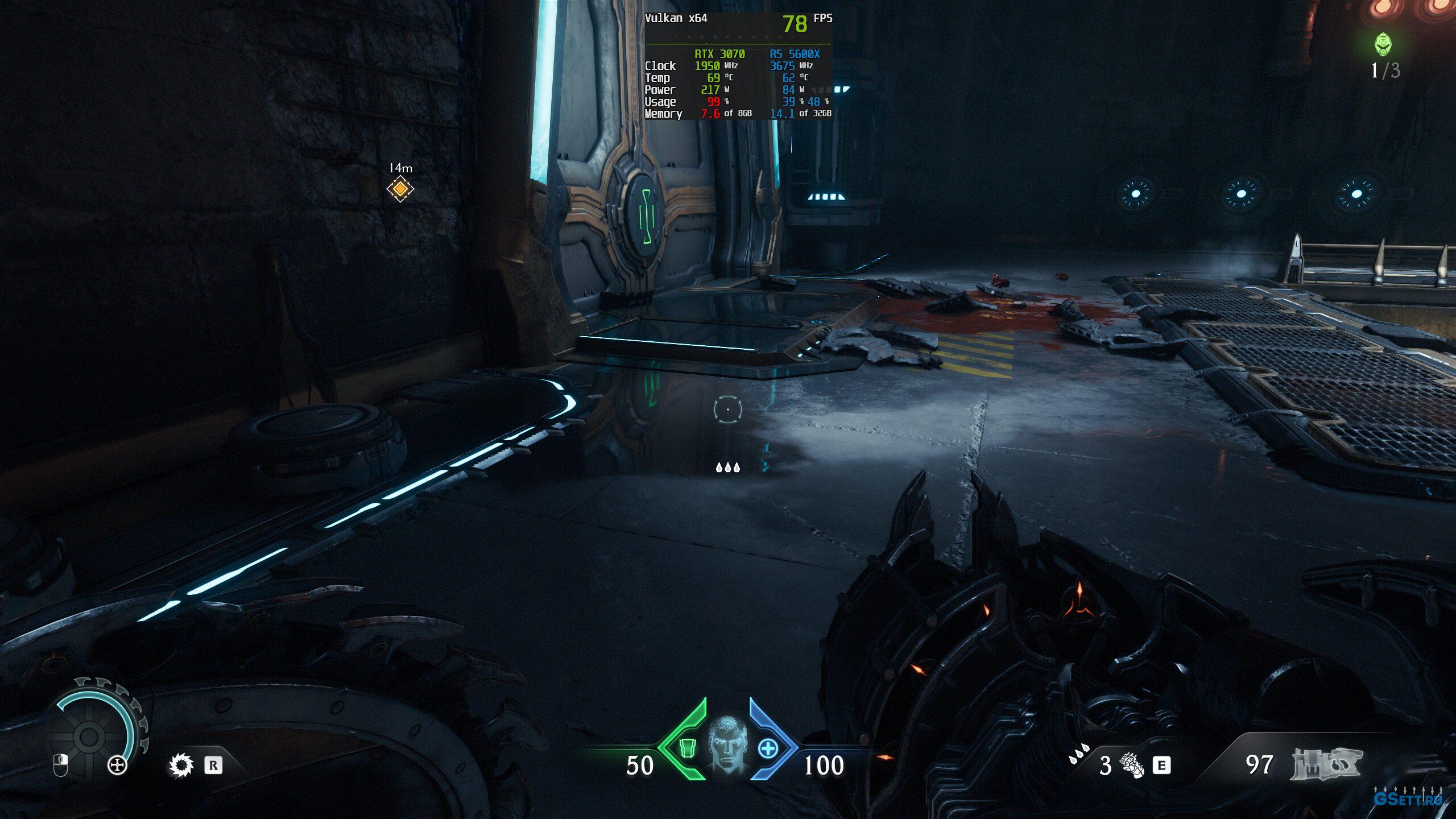Screen dimensions: 1456x819
Task: Select the spiked gauntlet melee icon
Action: coord(1131,765)
